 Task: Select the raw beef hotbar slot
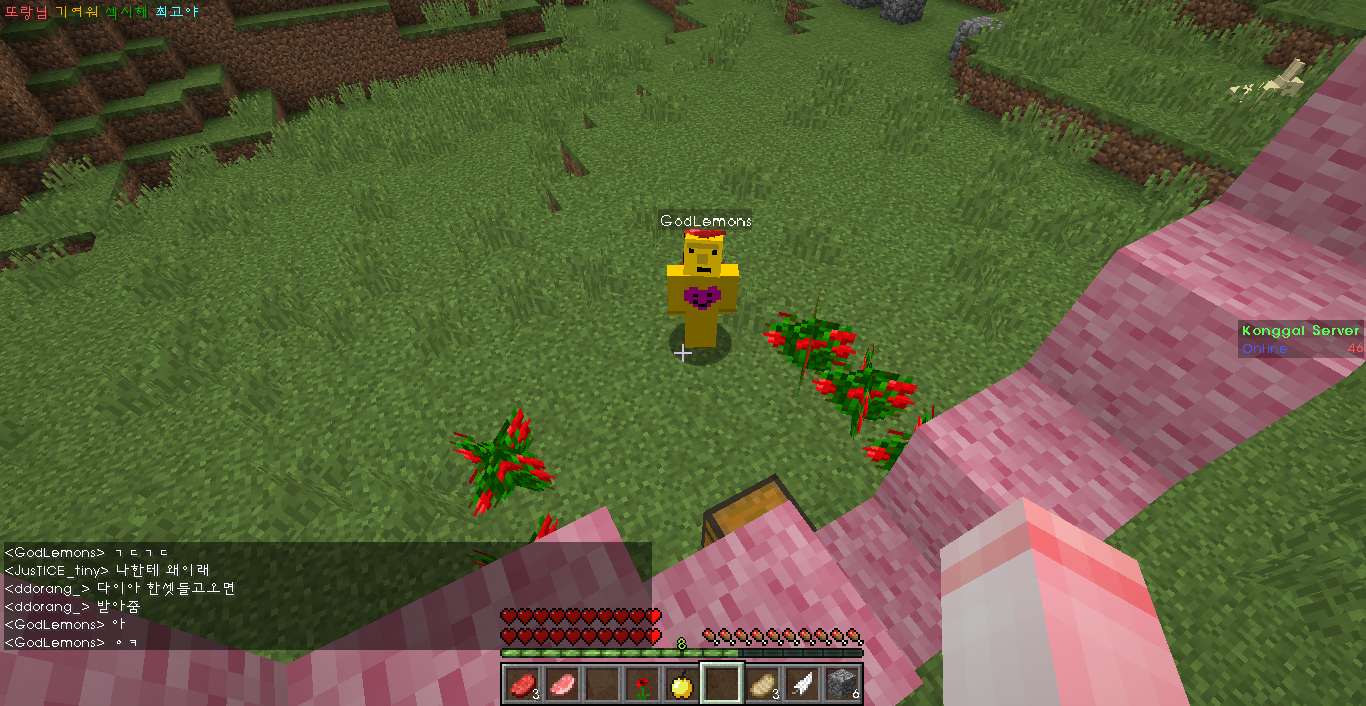click(520, 685)
